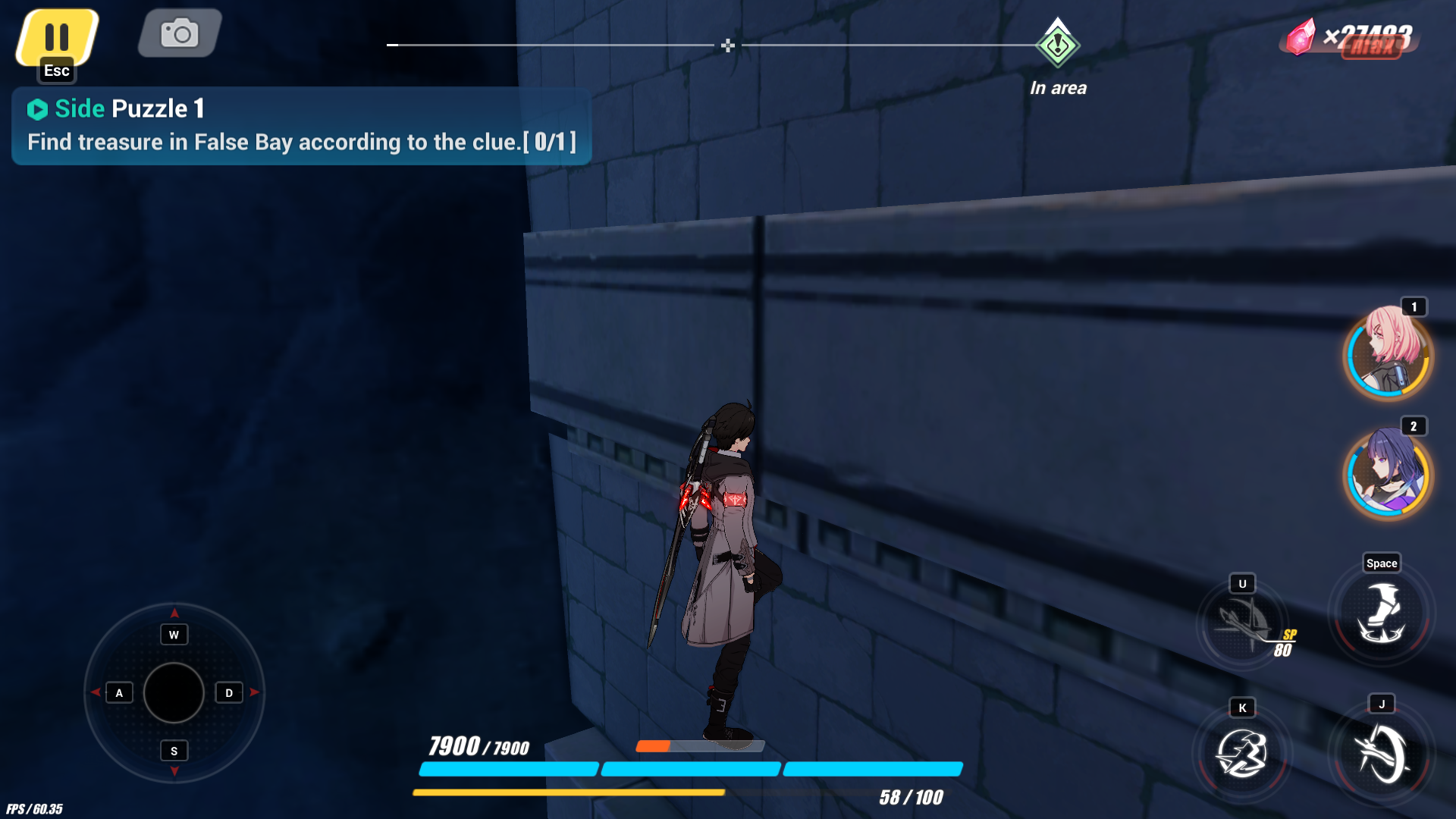Trigger the K dash skill icon
Image resolution: width=1456 pixels, height=819 pixels.
(x=1244, y=755)
